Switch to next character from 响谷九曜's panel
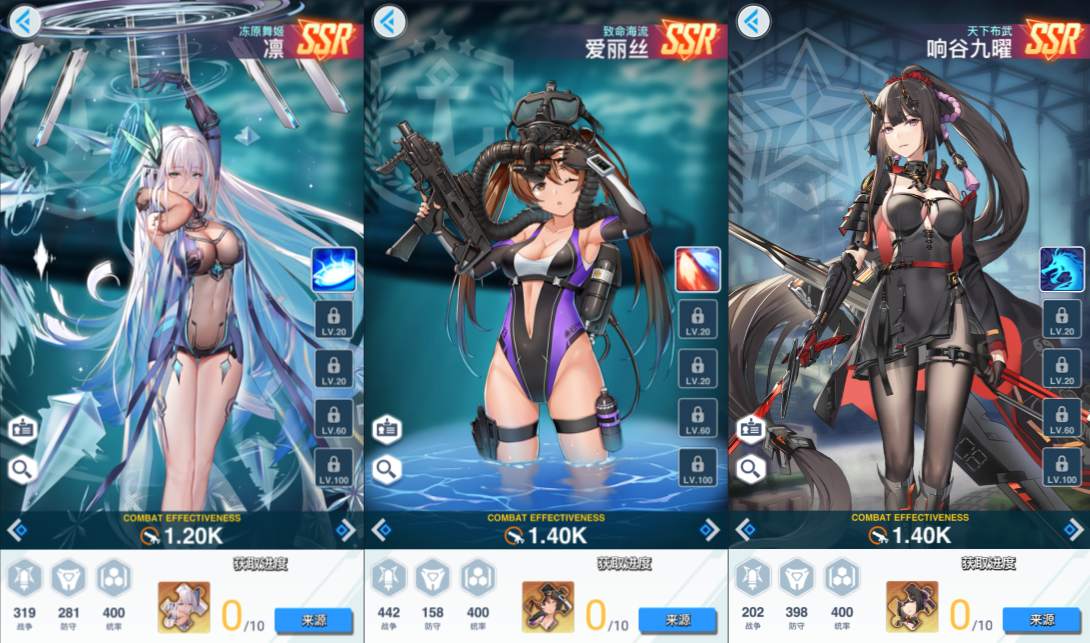Viewport: 1090px width, 643px height. pyautogui.click(x=1072, y=530)
